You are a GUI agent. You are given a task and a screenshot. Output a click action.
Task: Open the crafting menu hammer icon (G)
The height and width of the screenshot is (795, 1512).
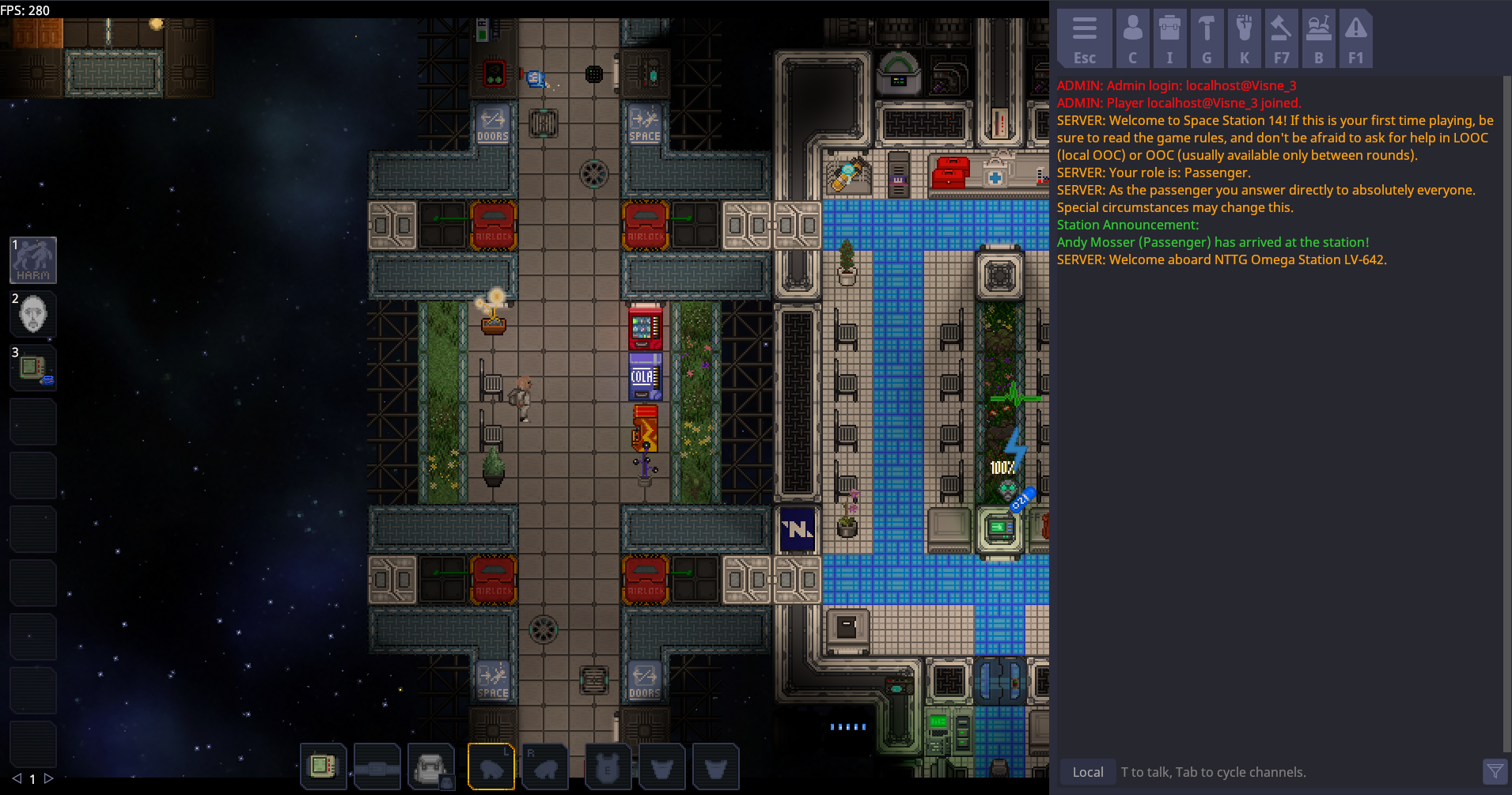pyautogui.click(x=1207, y=36)
